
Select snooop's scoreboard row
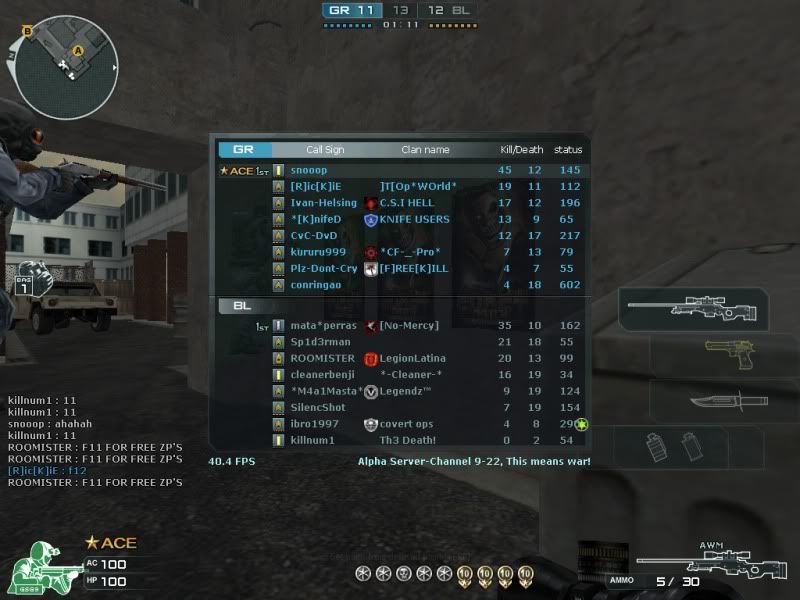400,170
